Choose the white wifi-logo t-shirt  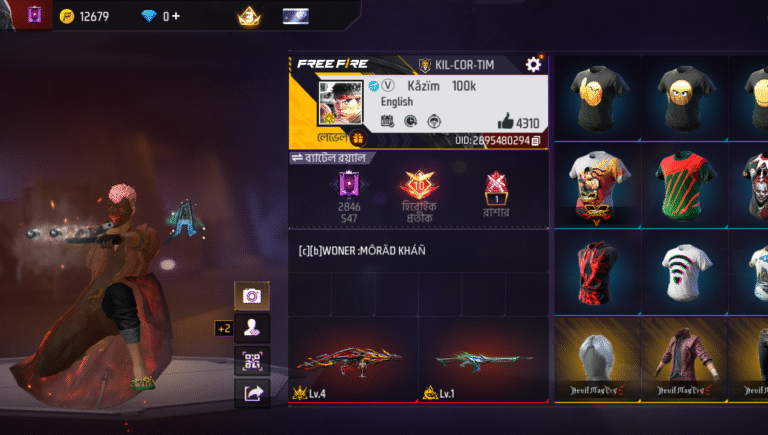(x=683, y=271)
